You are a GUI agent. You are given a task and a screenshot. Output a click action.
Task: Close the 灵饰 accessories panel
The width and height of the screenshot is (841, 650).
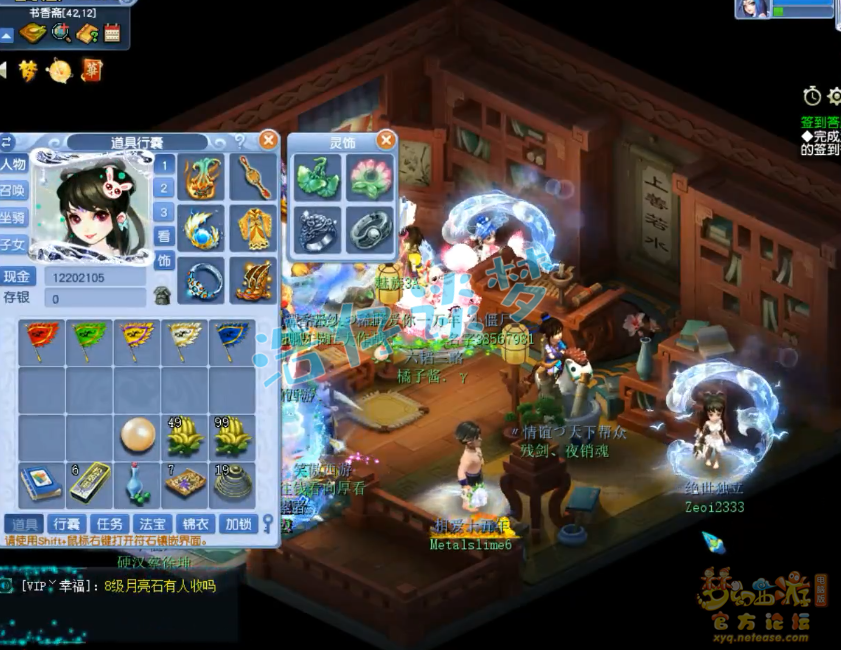point(386,141)
